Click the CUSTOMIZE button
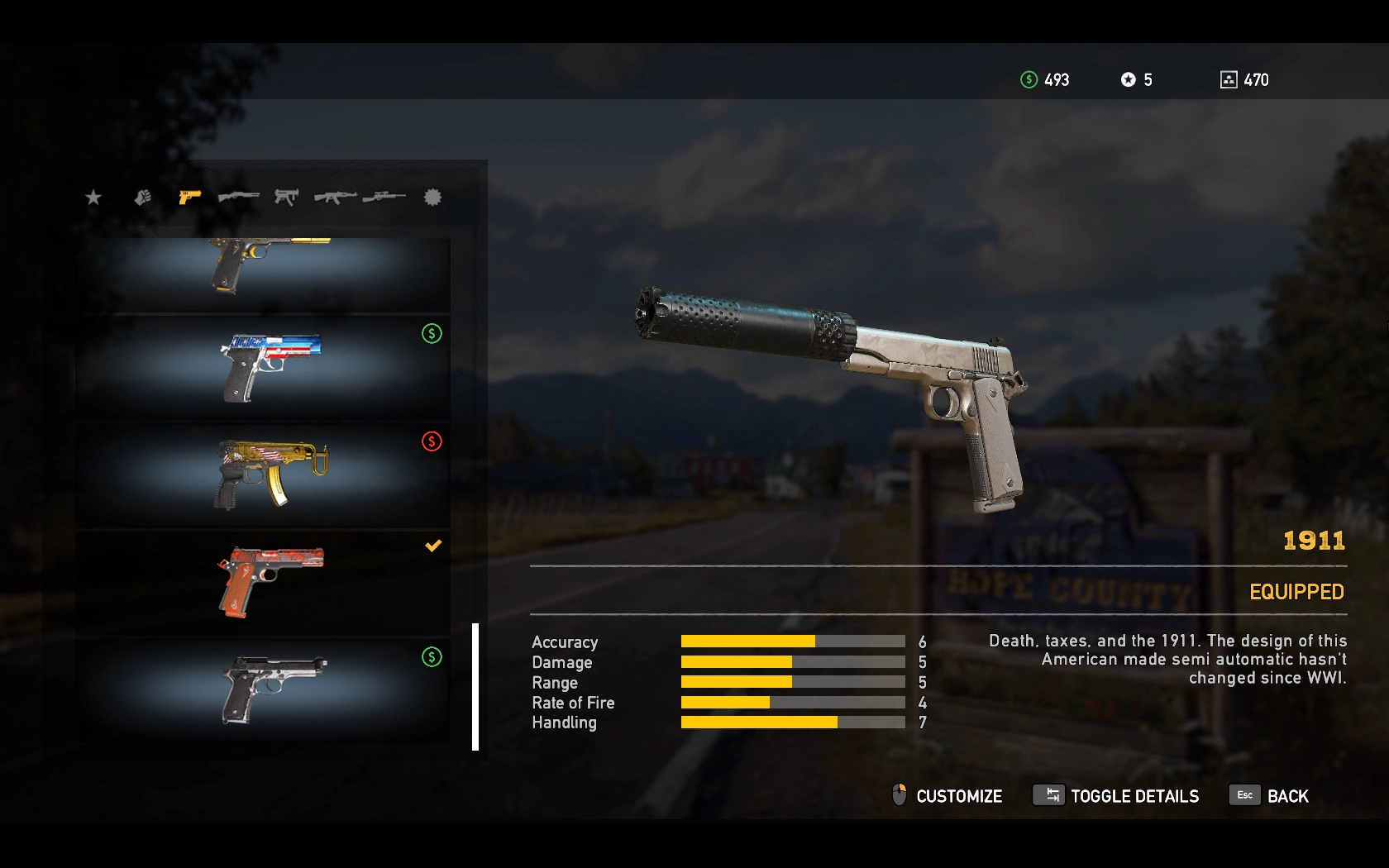The height and width of the screenshot is (868, 1389). [x=947, y=796]
